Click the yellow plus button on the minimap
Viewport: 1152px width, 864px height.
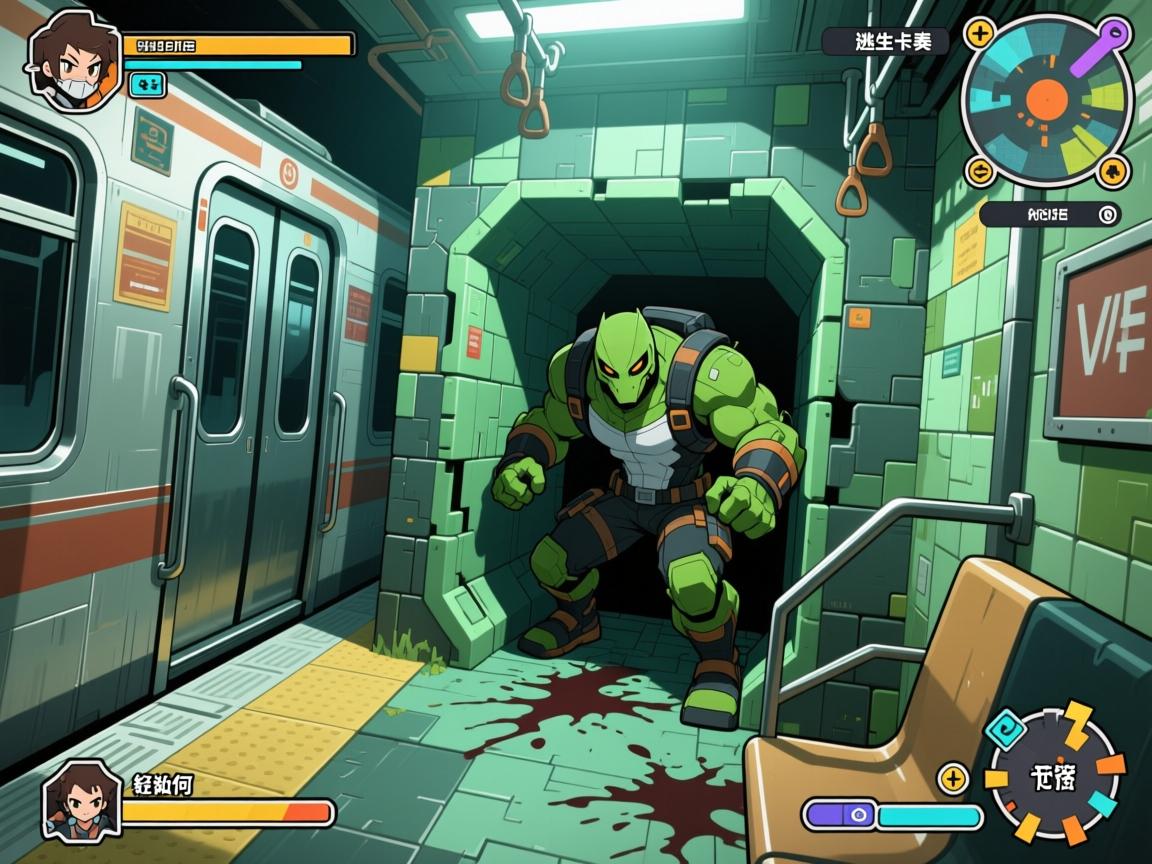977,32
